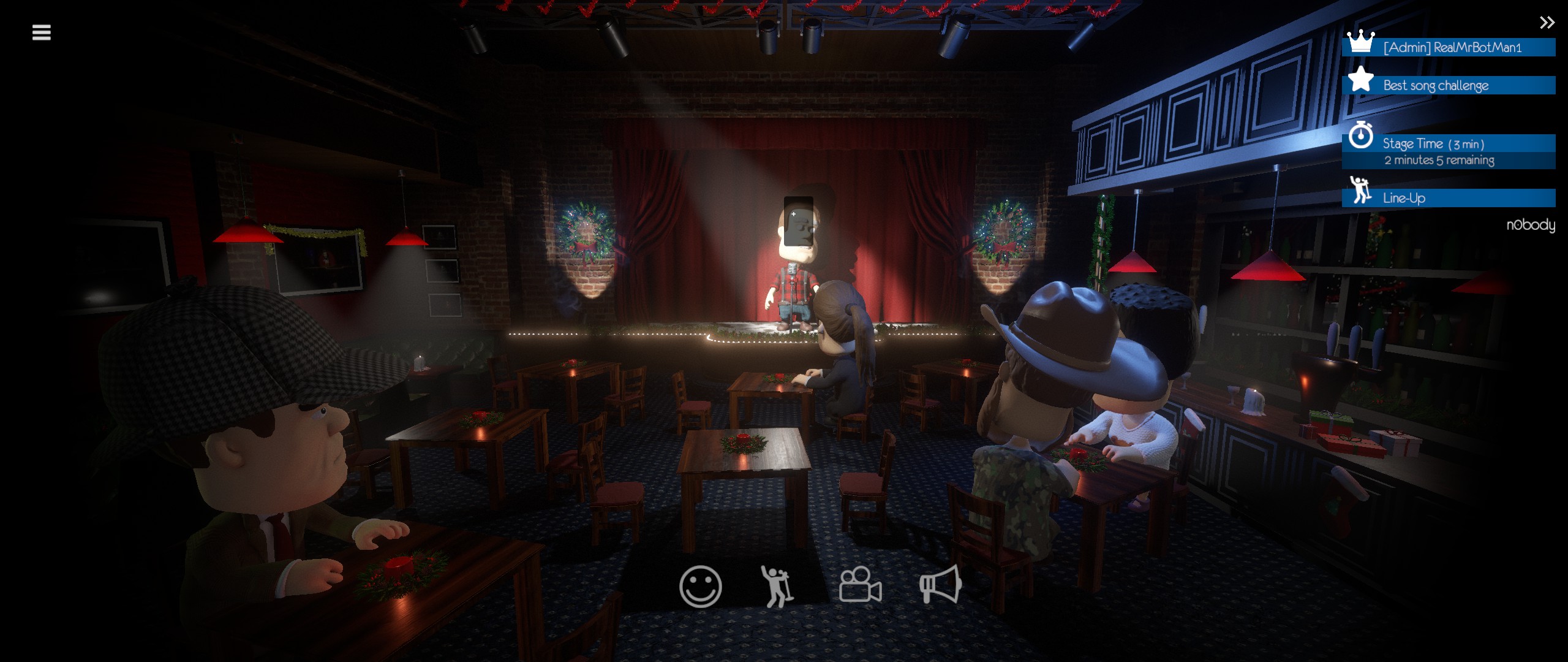Collapse the sidebar with the double-chevron arrow
1568x662 pixels.
[x=1547, y=22]
